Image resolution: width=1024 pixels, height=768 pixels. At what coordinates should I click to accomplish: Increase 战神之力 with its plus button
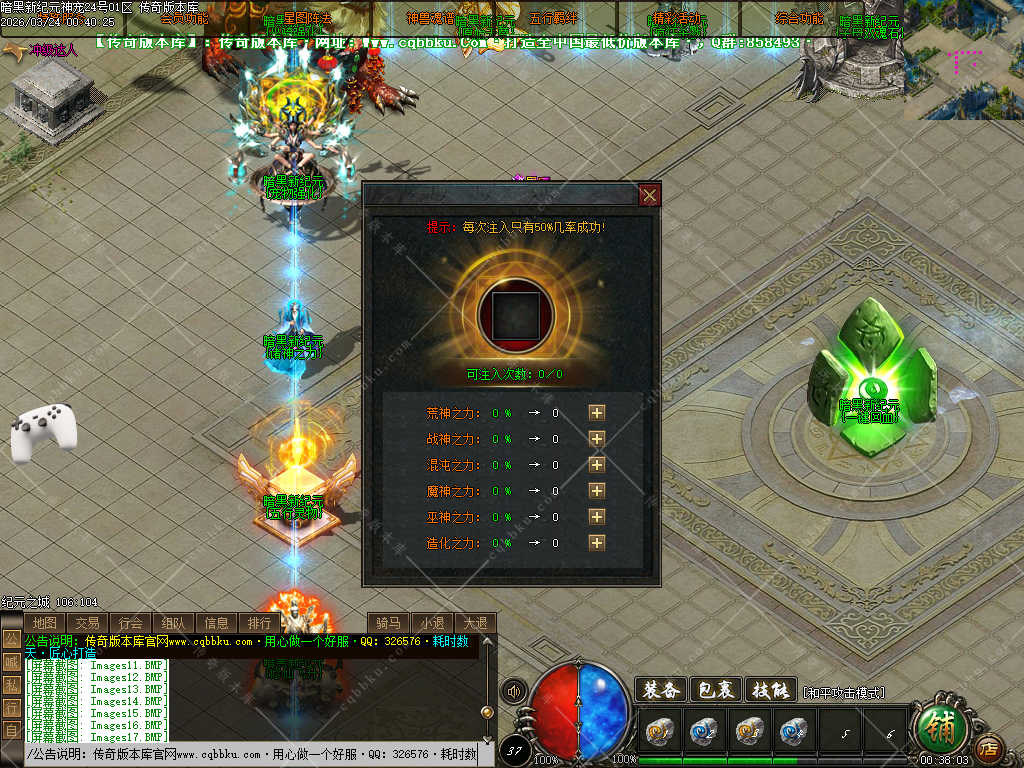[x=597, y=438]
